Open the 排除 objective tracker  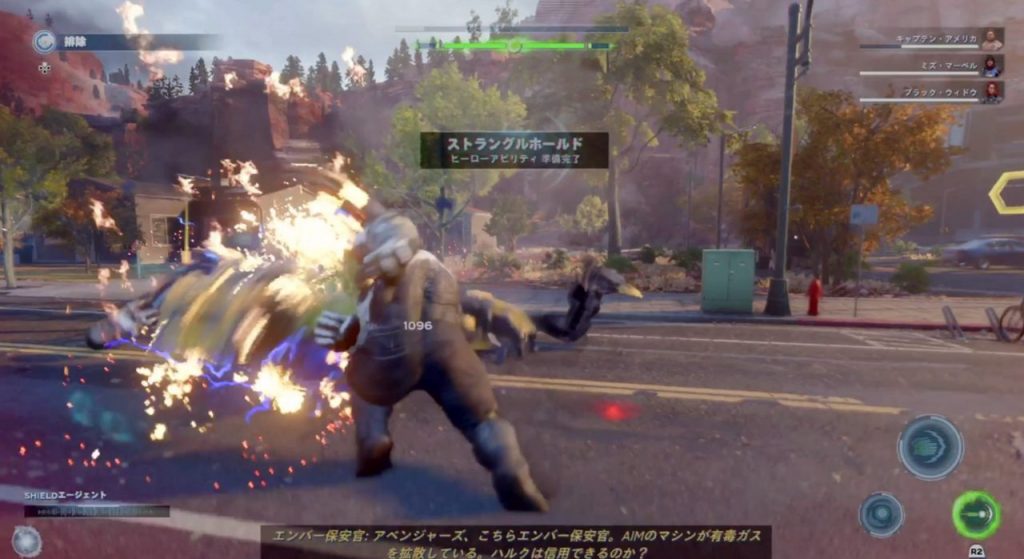coord(44,42)
